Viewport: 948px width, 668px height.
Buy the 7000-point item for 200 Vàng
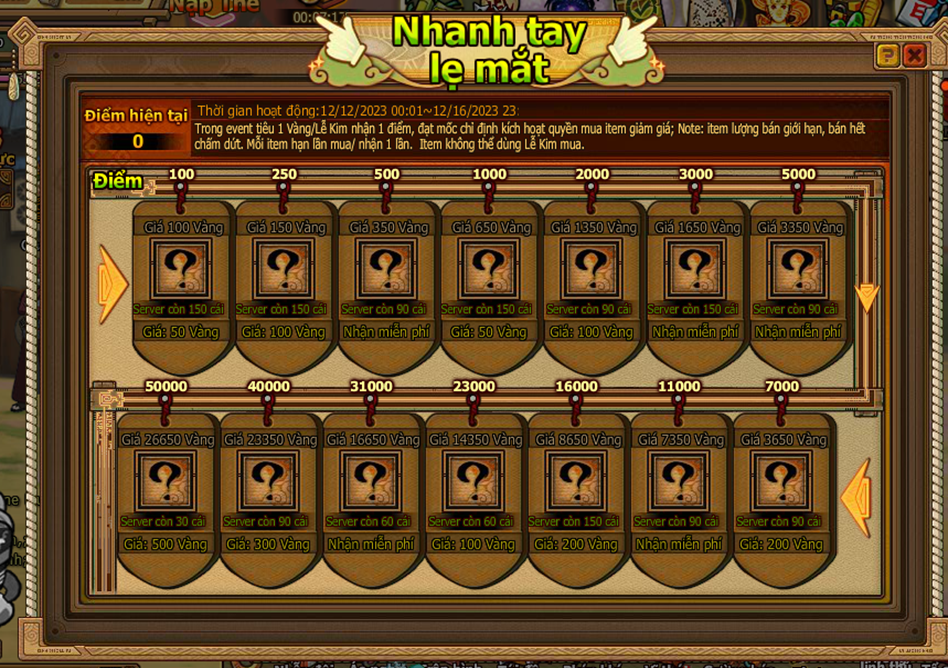coord(781,544)
